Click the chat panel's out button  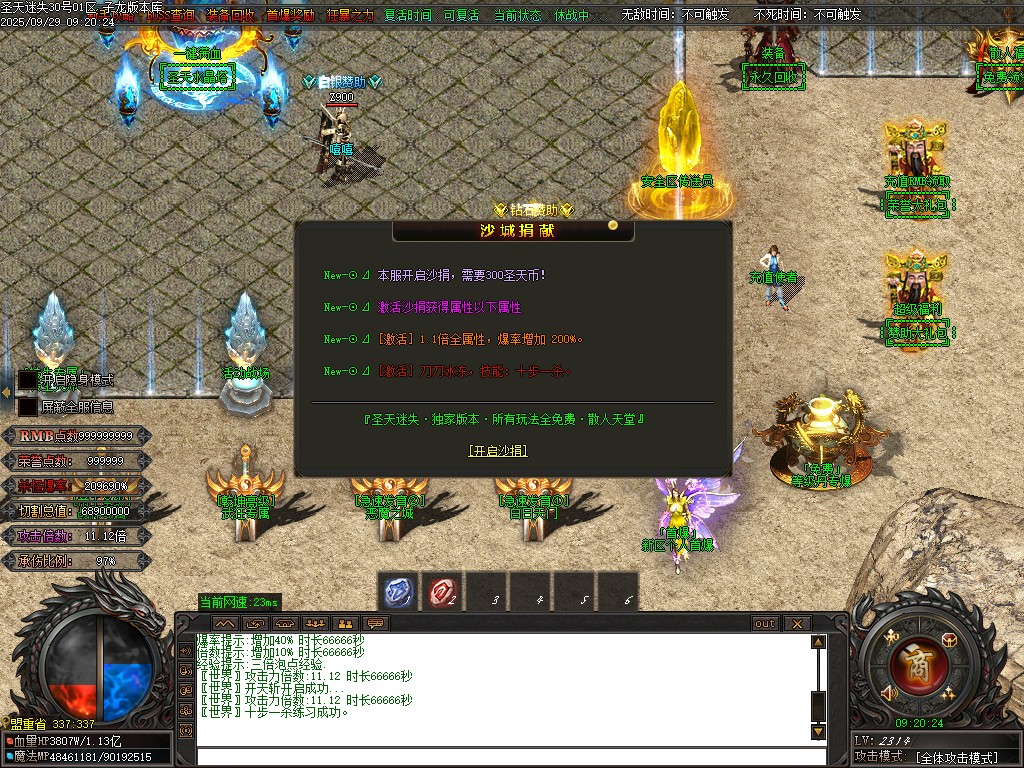(x=764, y=624)
